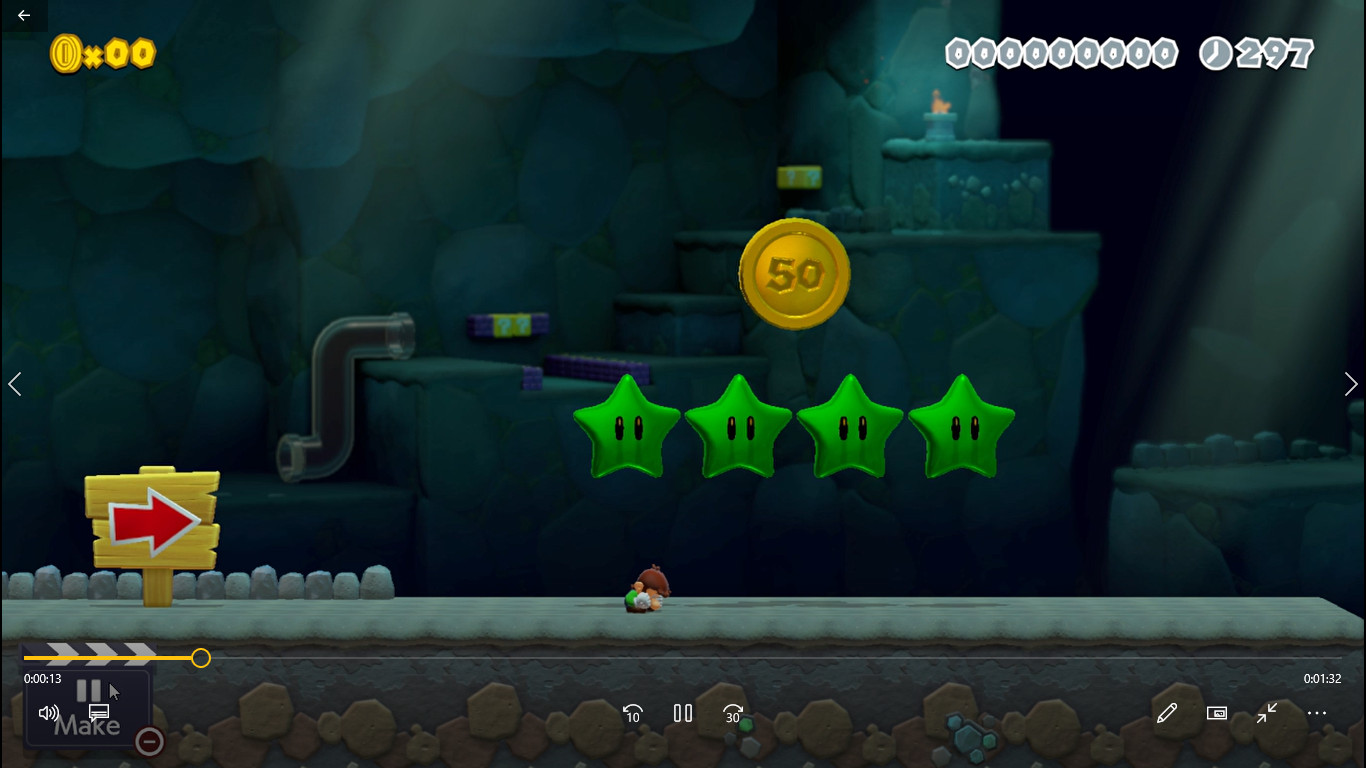Go to previous item with left chevron

[16, 384]
